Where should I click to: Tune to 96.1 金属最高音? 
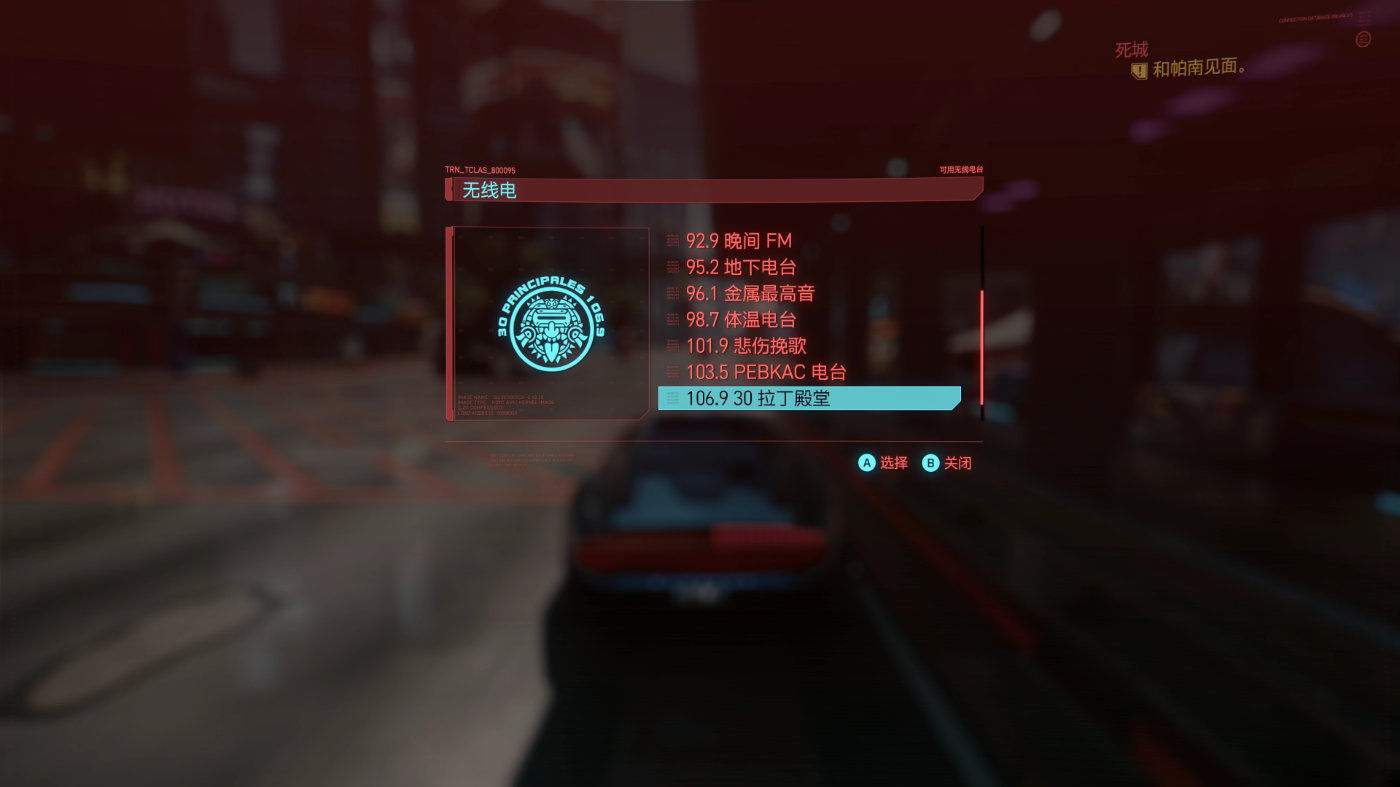pos(750,293)
